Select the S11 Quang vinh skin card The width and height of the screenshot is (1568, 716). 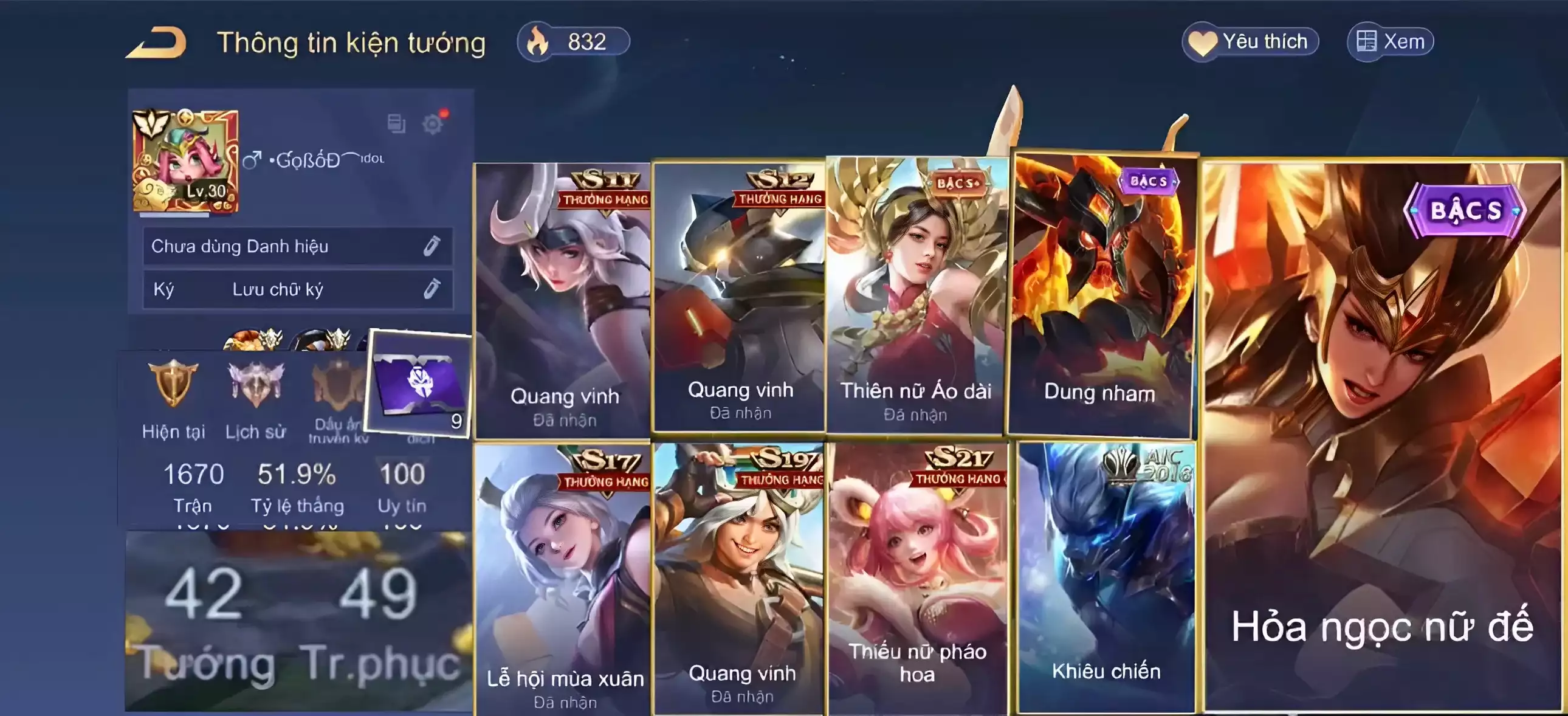(x=563, y=300)
